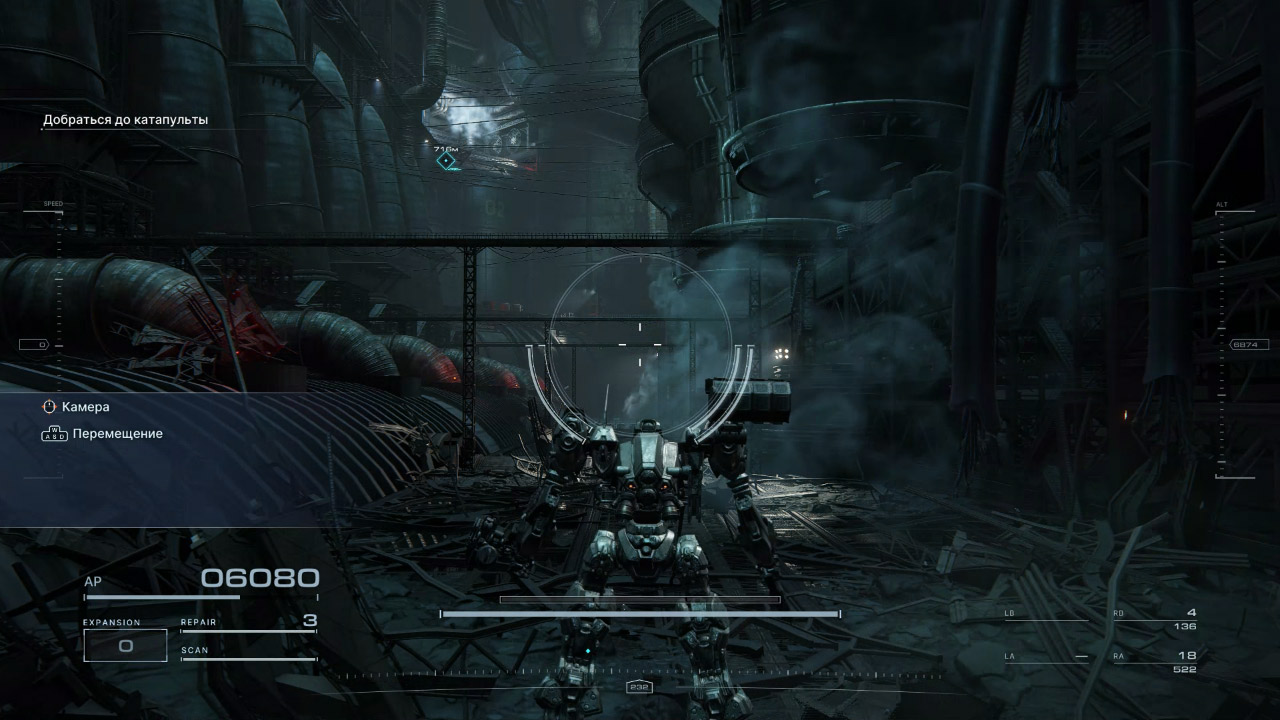
Task: Select the "Добраться до катапульты" objective tracker
Action: (x=125, y=120)
